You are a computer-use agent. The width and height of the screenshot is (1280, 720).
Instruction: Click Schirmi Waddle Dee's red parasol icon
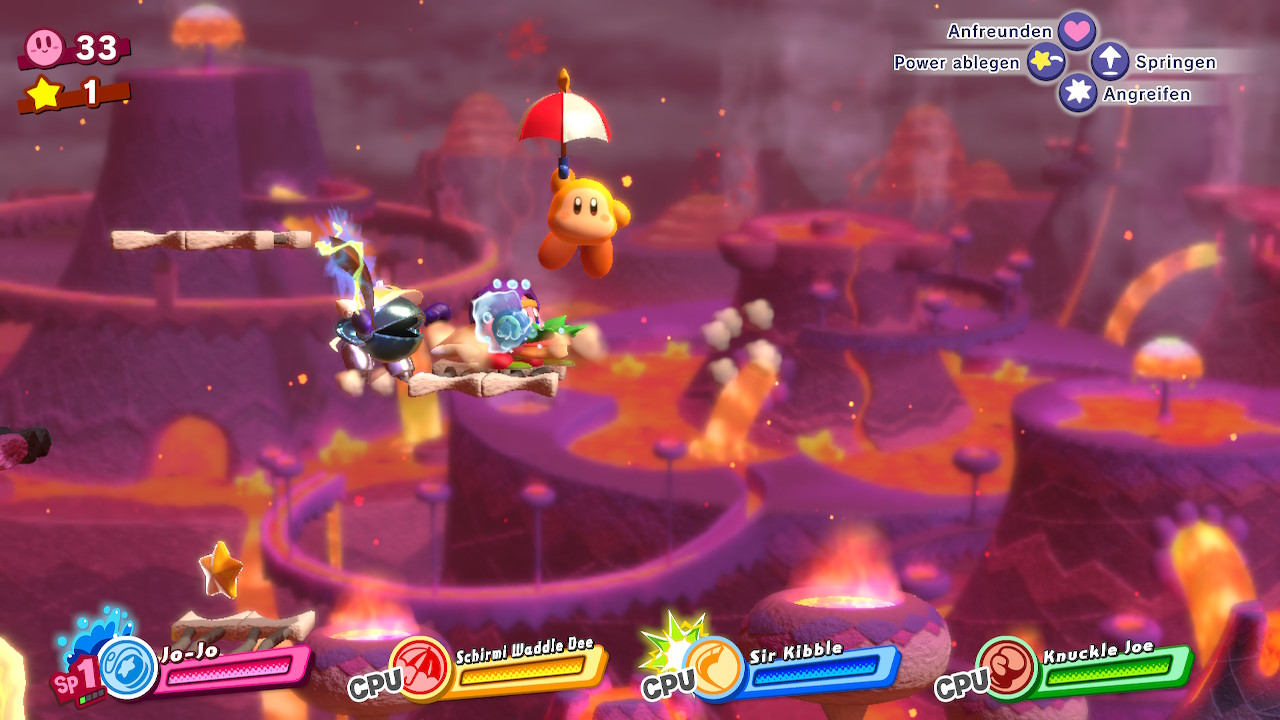click(x=421, y=666)
